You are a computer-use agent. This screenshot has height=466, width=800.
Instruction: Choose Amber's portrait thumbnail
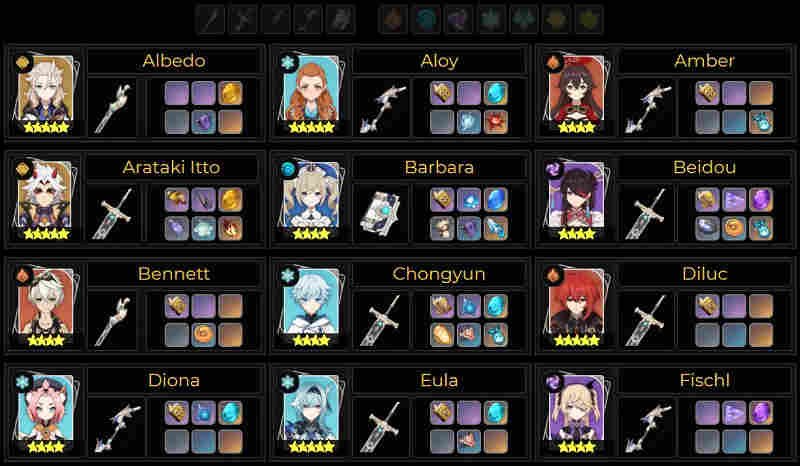(x=575, y=94)
